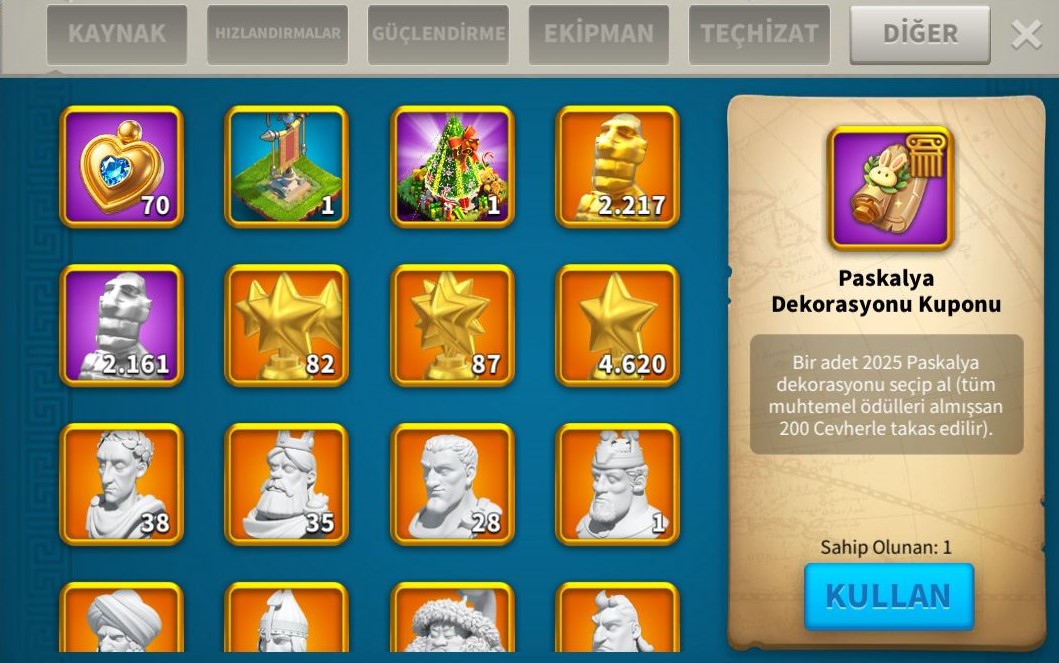This screenshot has height=663, width=1059.
Task: Switch to the TEÇHİZAT tab
Action: (759, 34)
